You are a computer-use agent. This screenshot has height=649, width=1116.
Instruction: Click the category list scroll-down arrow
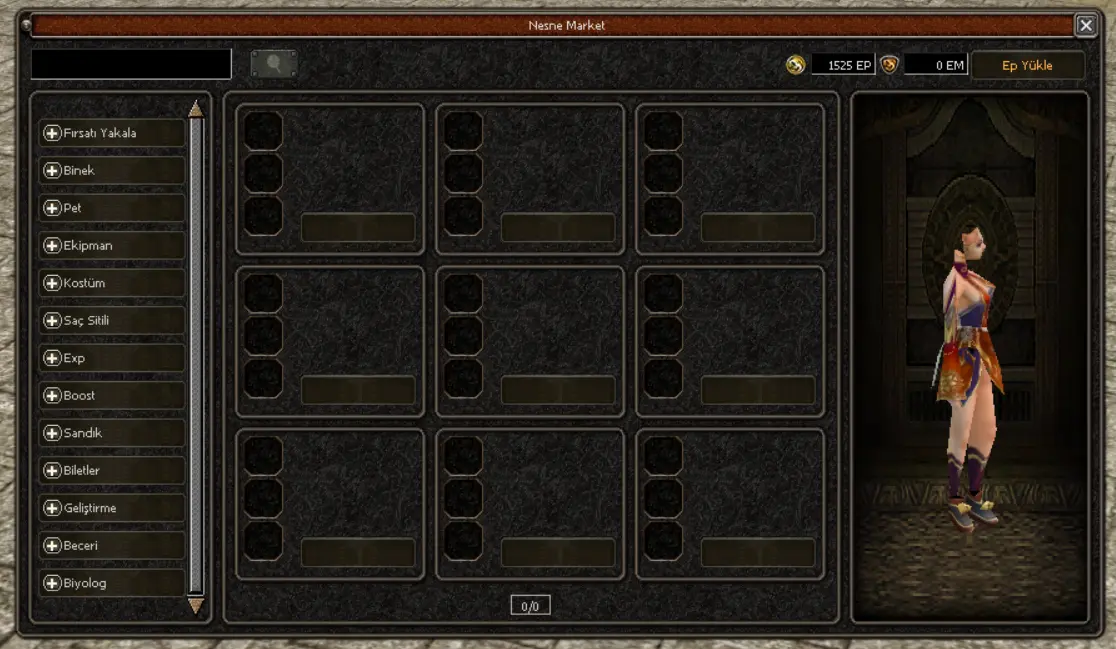coord(196,605)
